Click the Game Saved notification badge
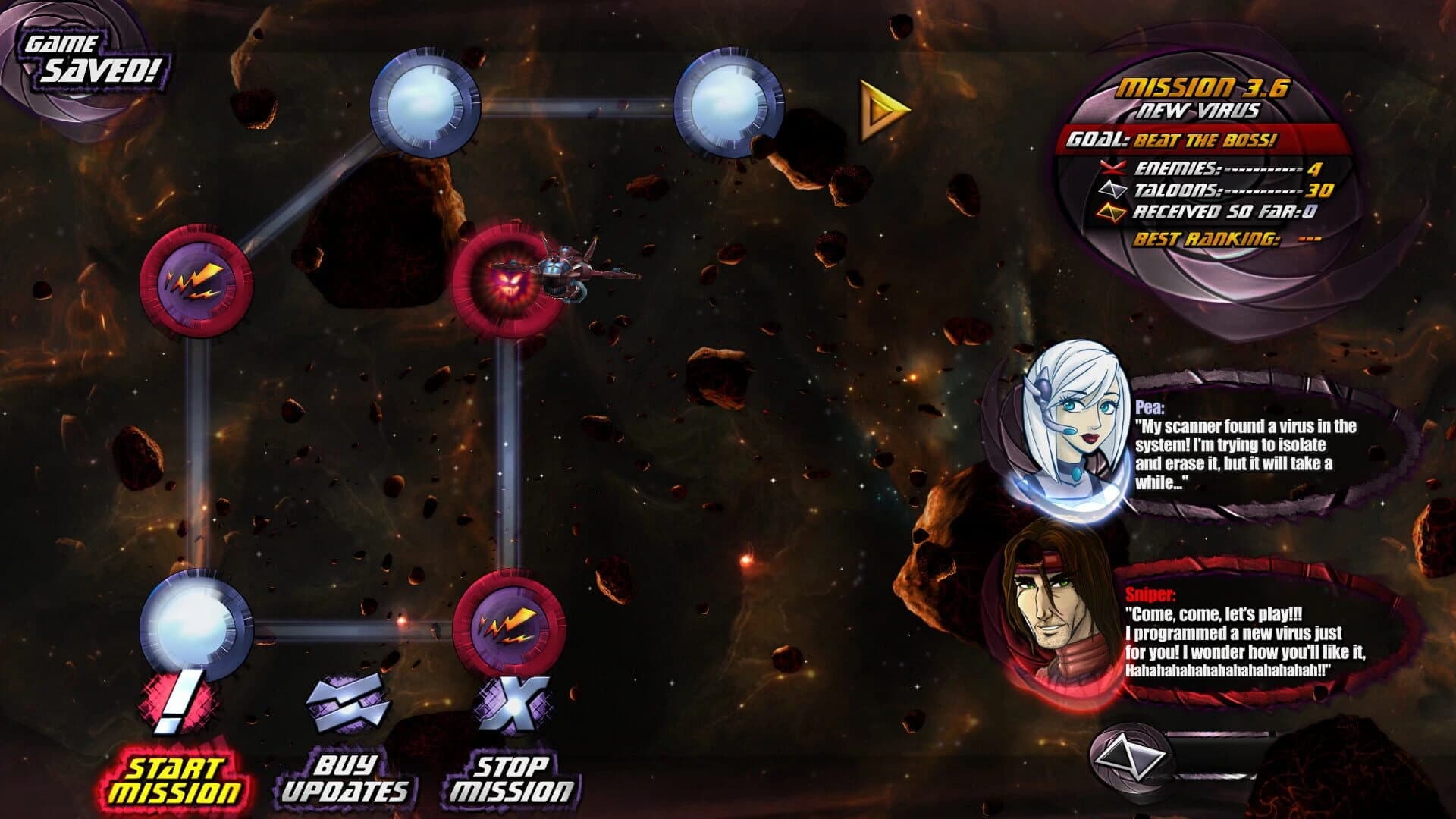1456x819 pixels. click(x=95, y=57)
